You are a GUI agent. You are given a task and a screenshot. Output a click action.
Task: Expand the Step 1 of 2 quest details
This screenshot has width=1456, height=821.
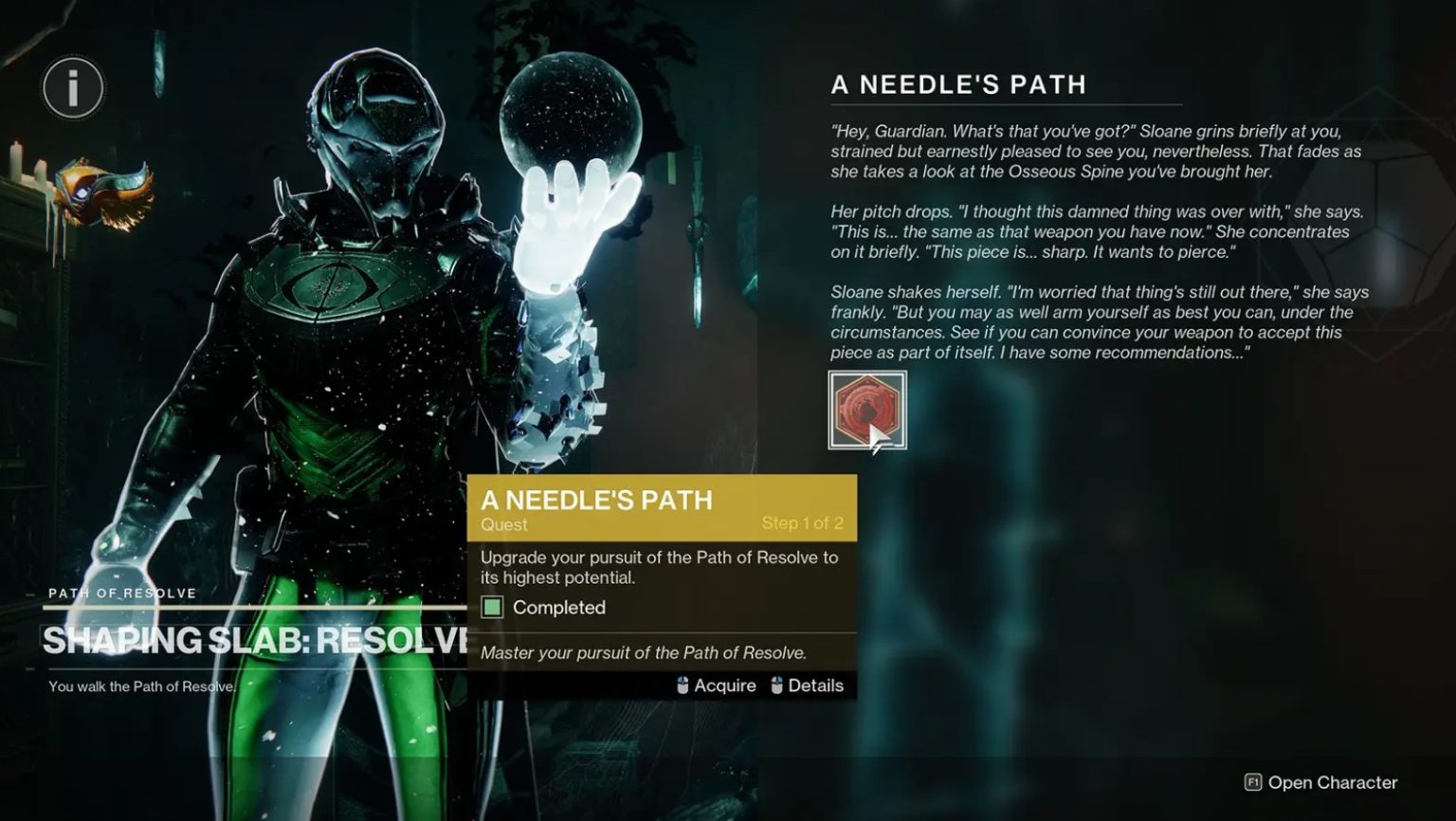[x=801, y=521]
